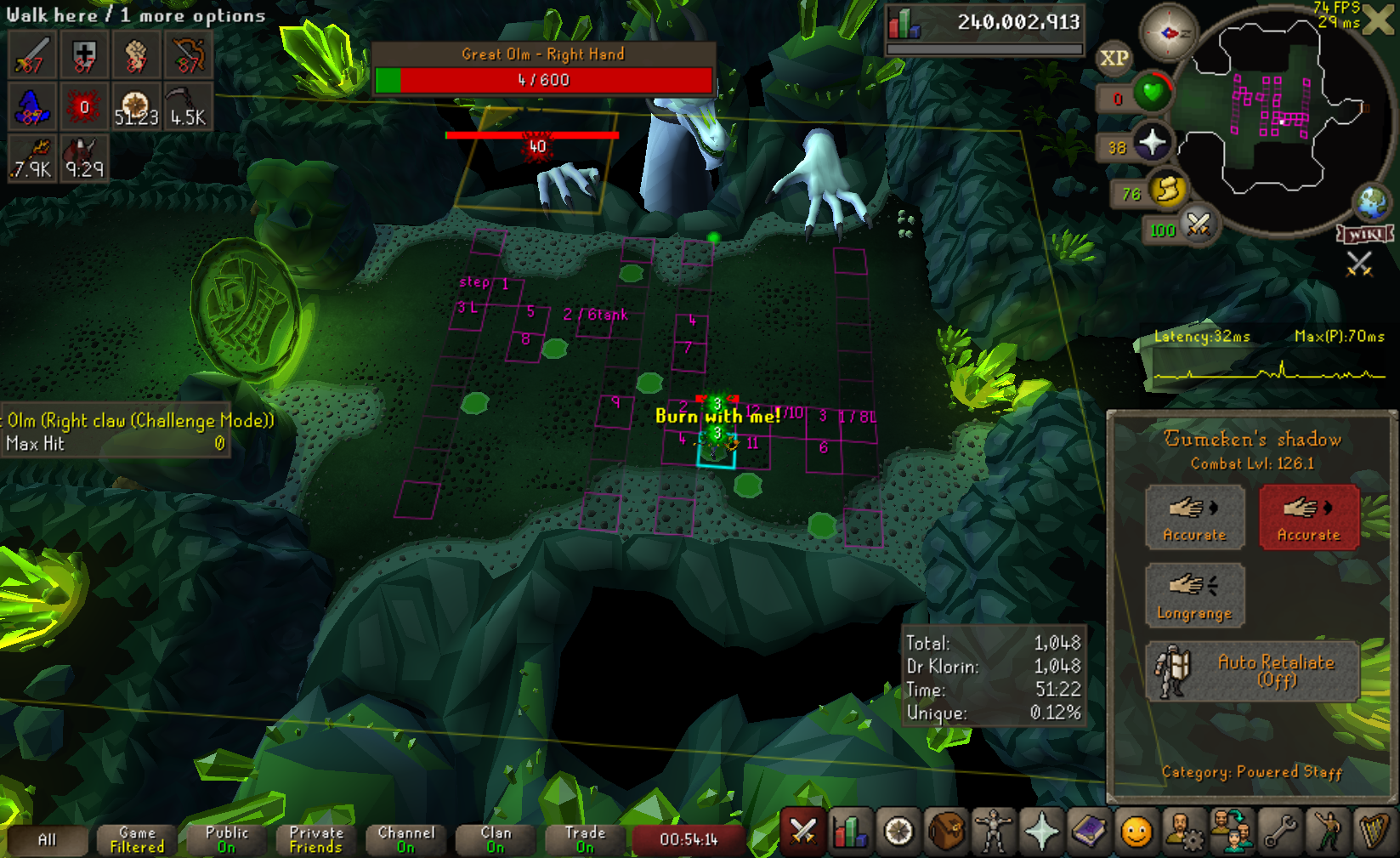Open the worn equipment tab
The height and width of the screenshot is (858, 1400).
[x=993, y=831]
